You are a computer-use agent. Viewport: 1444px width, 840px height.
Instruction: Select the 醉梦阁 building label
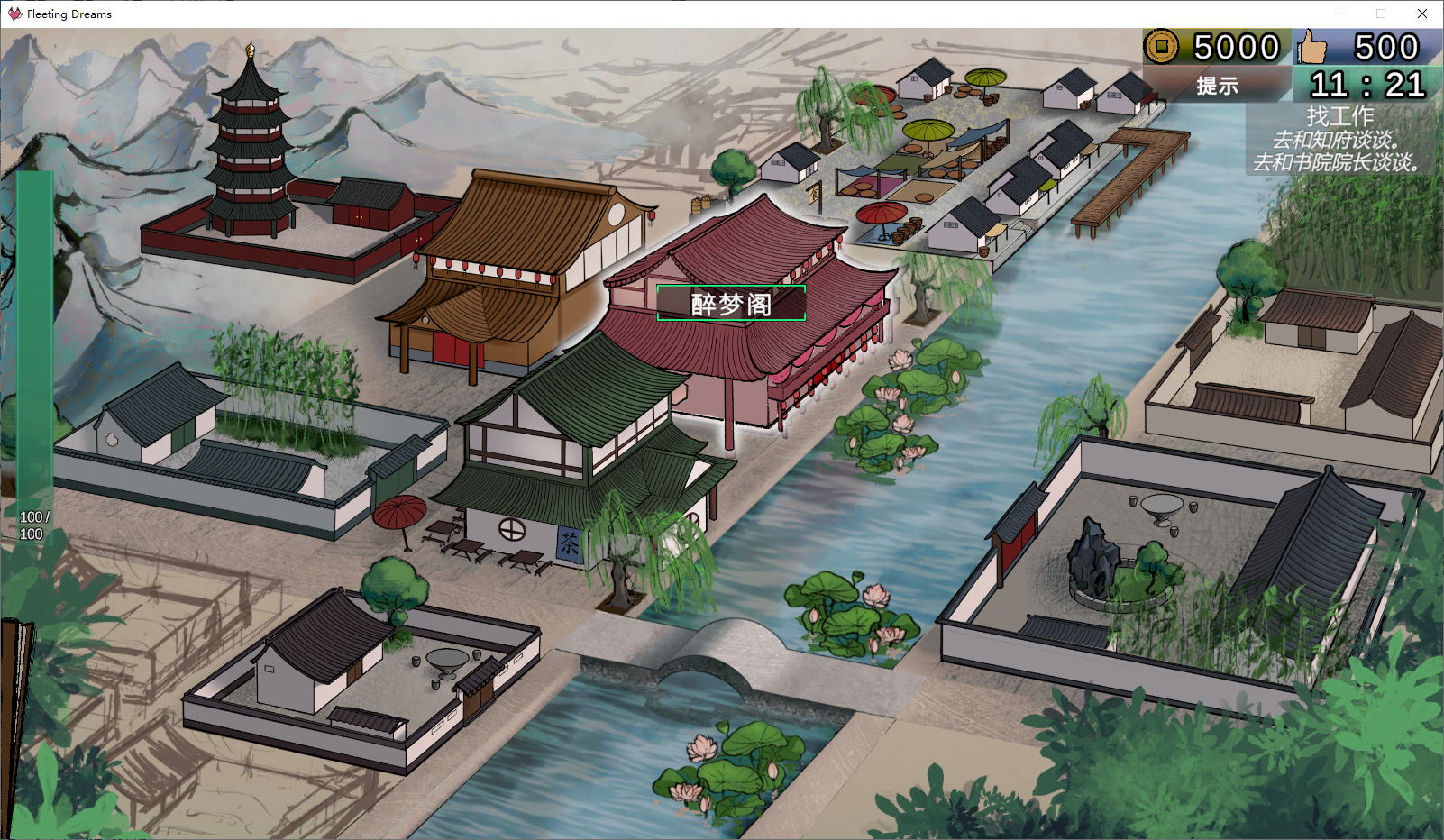click(731, 304)
